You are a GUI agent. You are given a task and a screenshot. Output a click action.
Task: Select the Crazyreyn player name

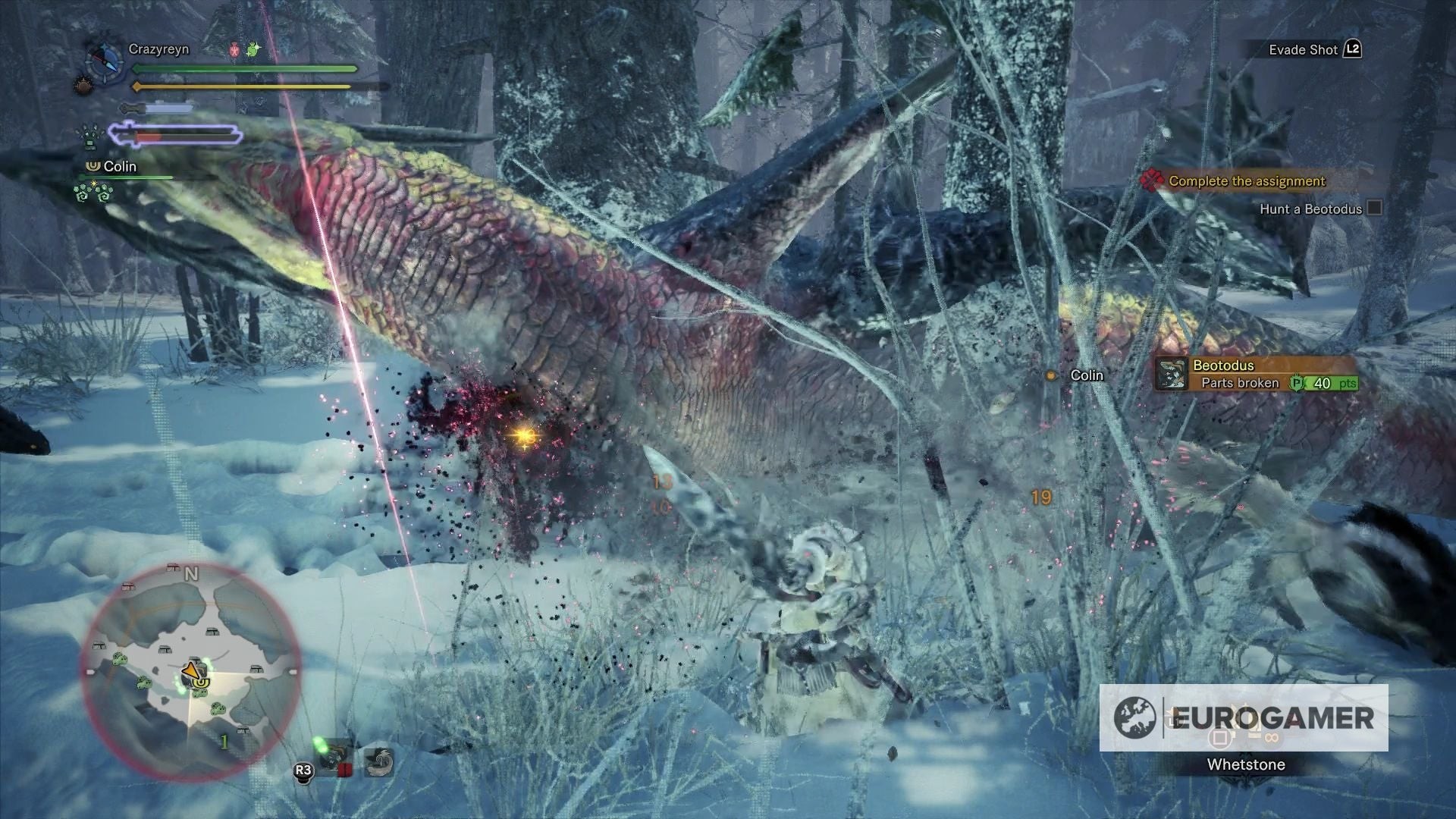[158, 49]
